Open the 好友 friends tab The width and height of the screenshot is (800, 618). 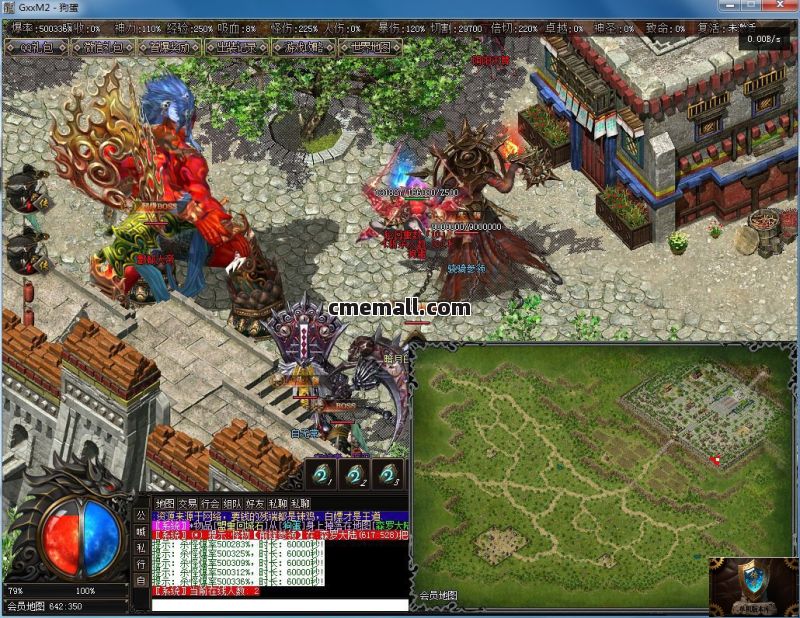pyautogui.click(x=256, y=503)
